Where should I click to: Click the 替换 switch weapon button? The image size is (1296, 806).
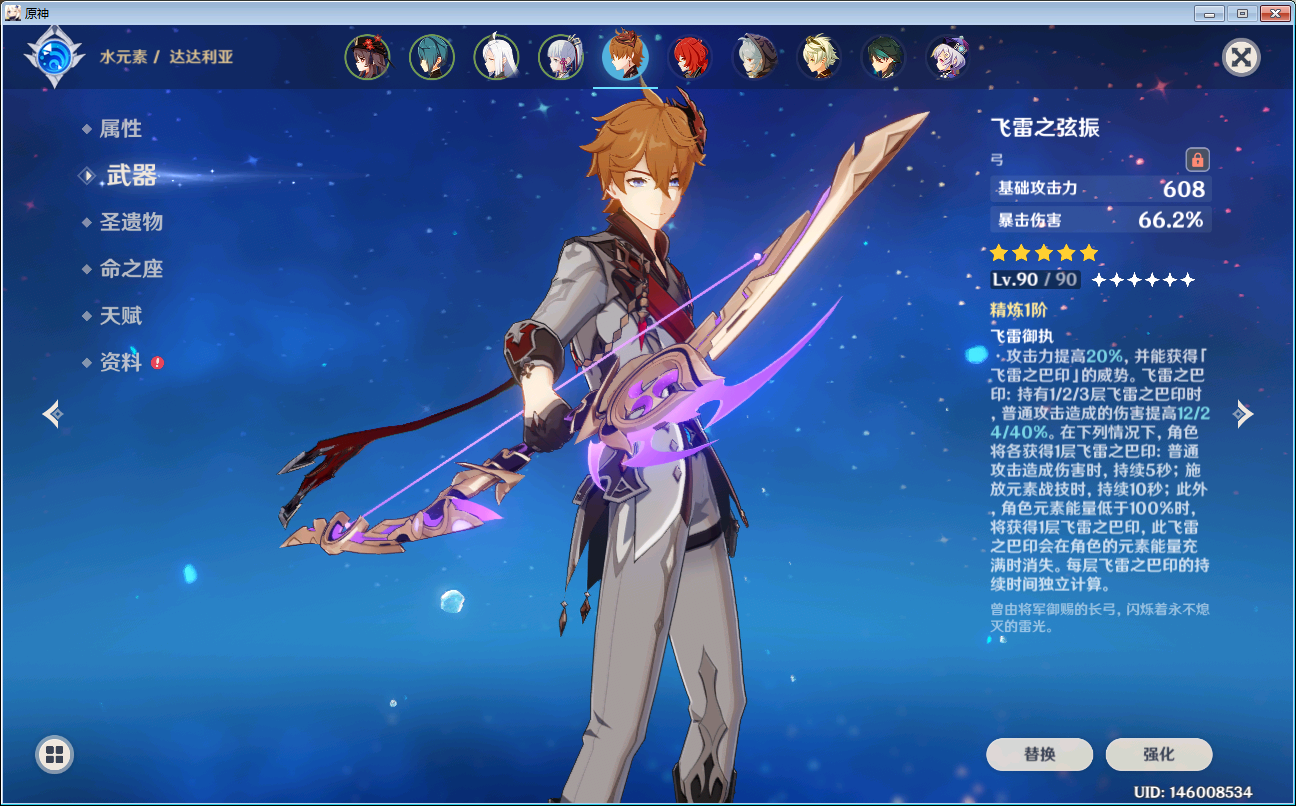(1039, 755)
